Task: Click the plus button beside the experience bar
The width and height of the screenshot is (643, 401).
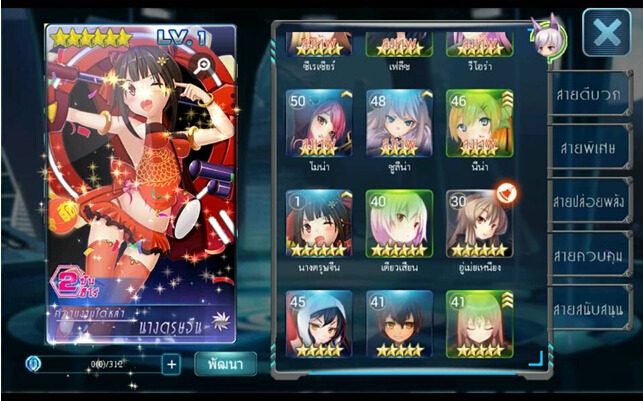Action: click(x=171, y=364)
